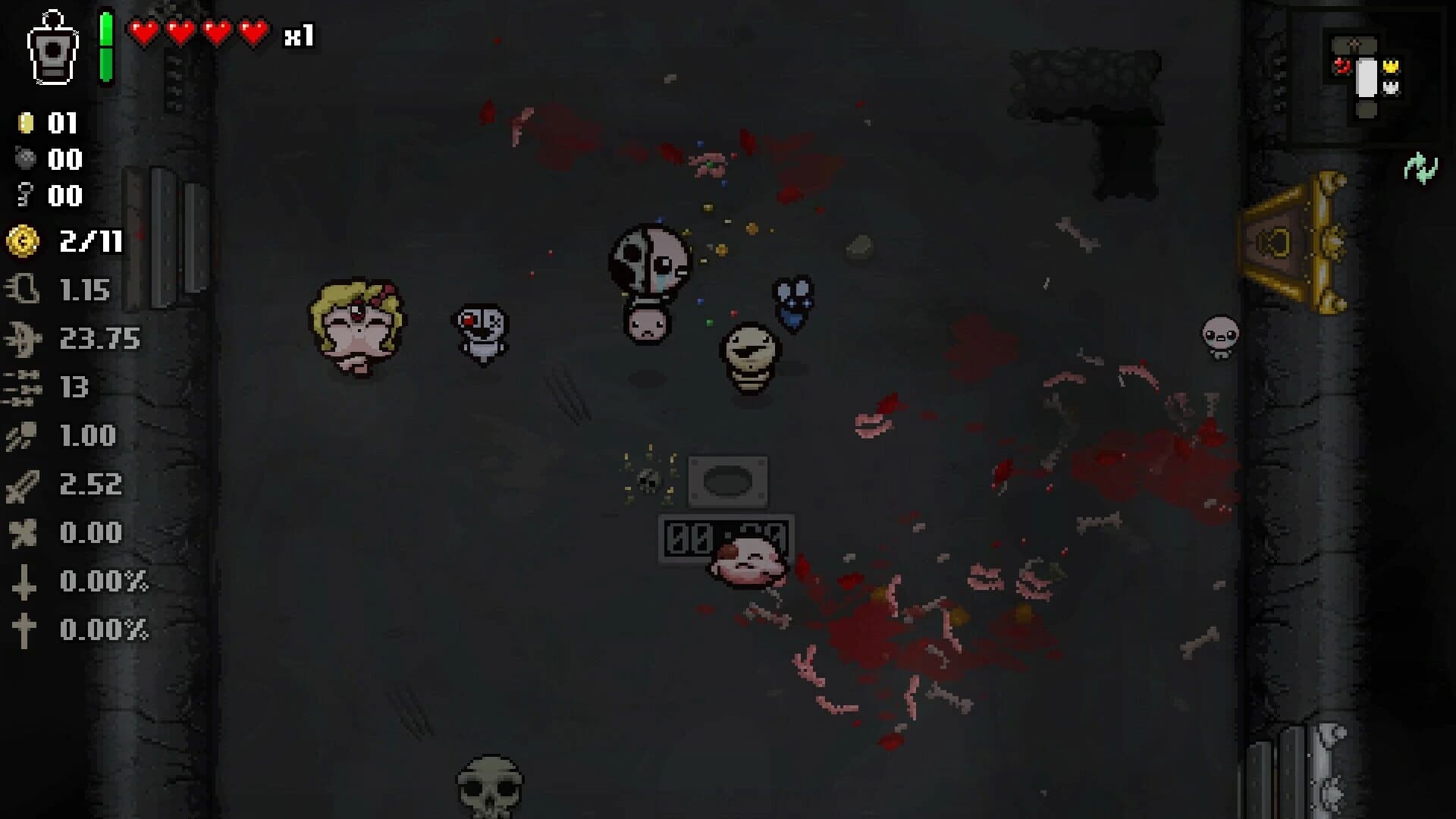The image size is (1456, 819).
Task: Click the coin counter icon
Action: pyautogui.click(x=25, y=124)
